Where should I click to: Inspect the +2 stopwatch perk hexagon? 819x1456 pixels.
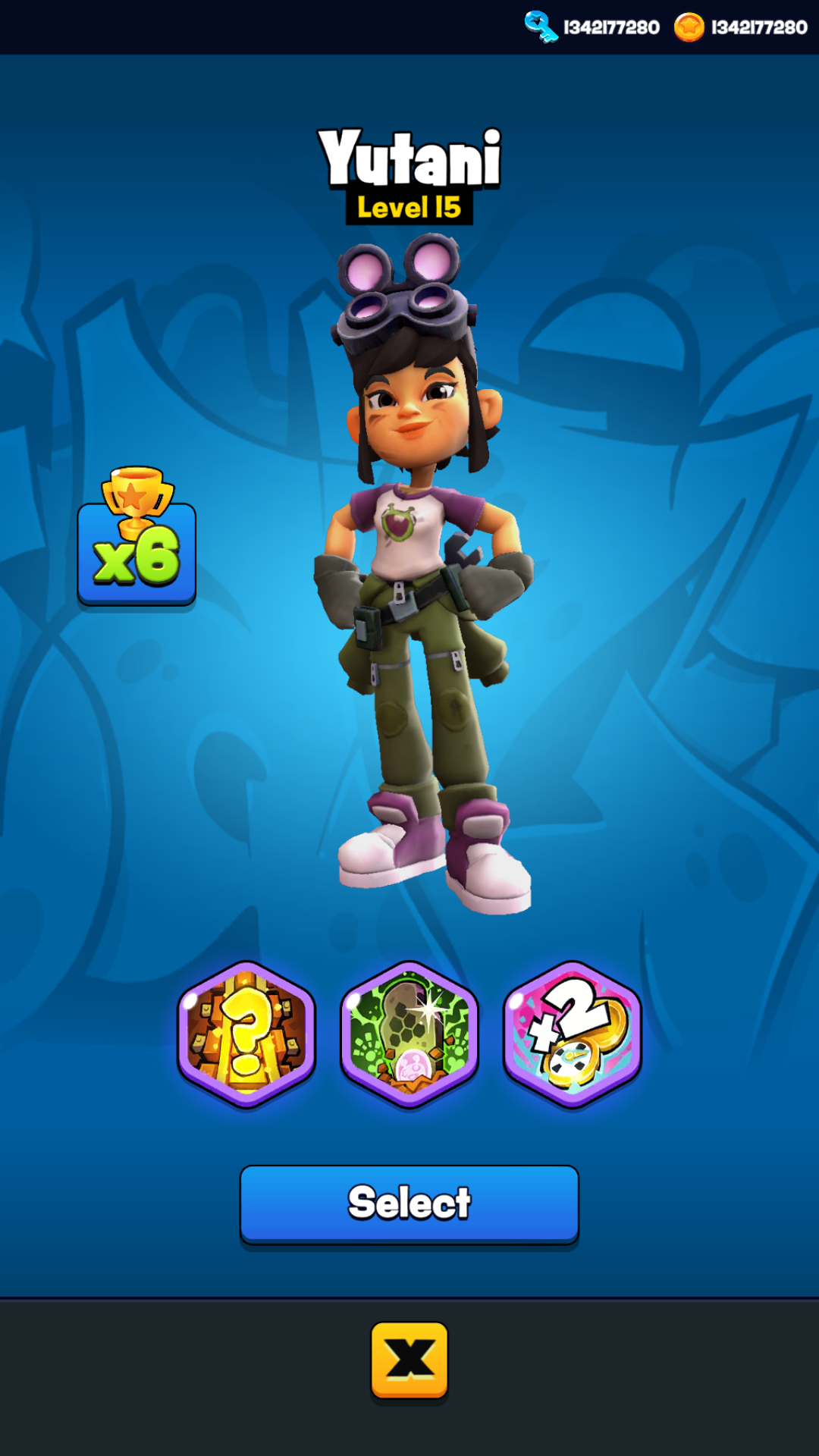(x=573, y=1034)
